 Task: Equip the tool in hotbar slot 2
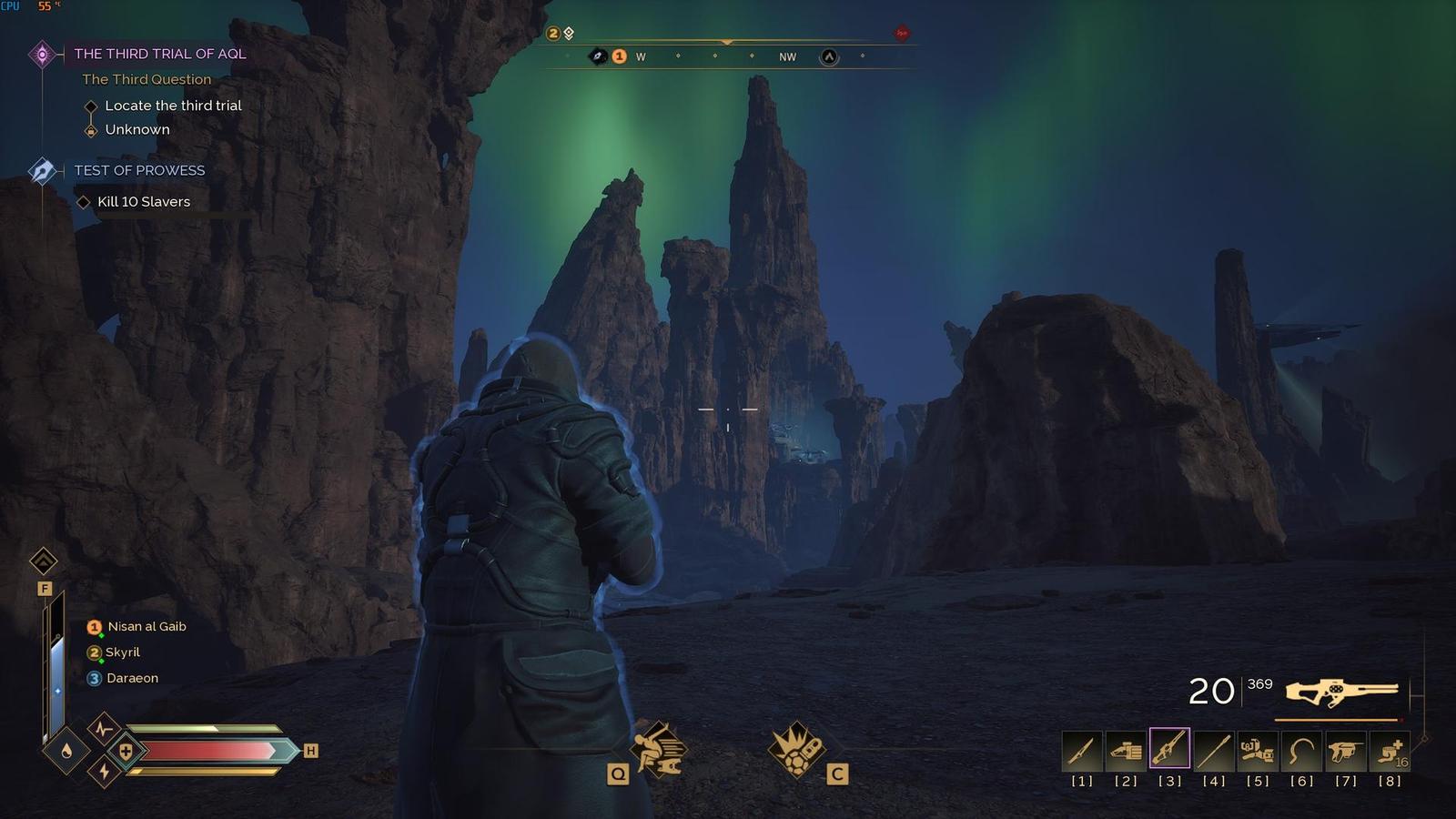[x=1126, y=751]
